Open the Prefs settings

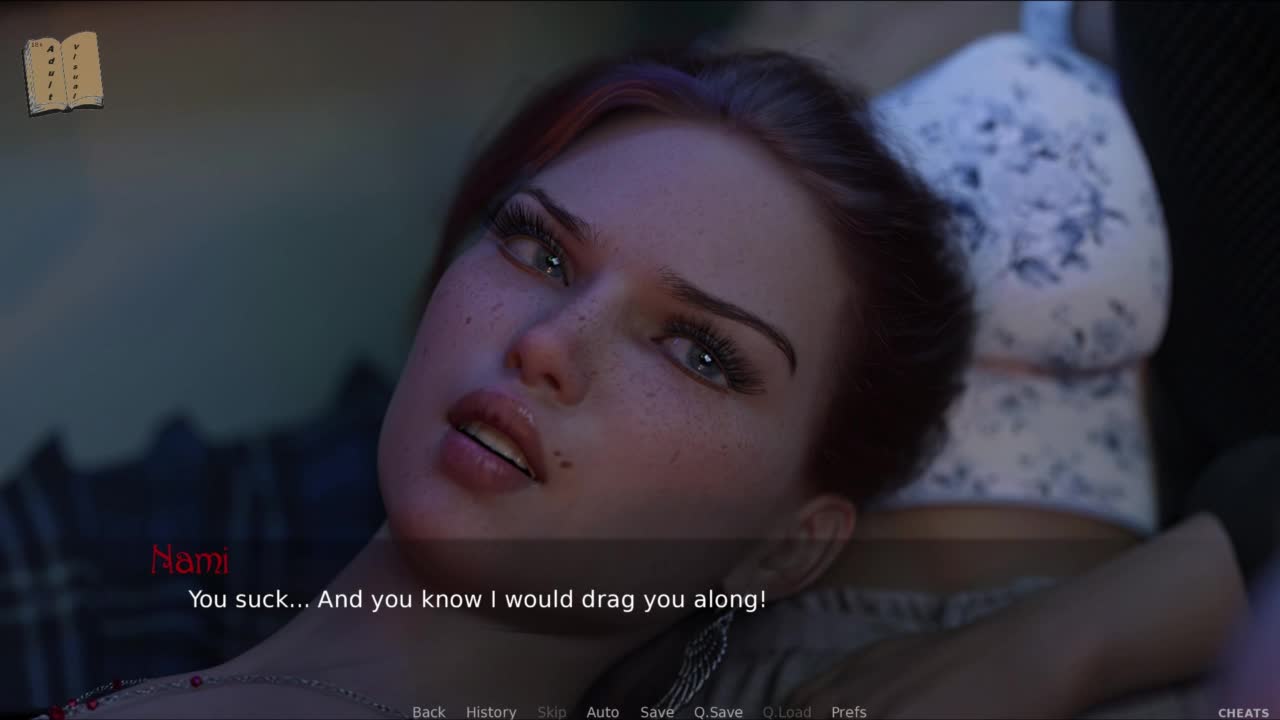[848, 712]
